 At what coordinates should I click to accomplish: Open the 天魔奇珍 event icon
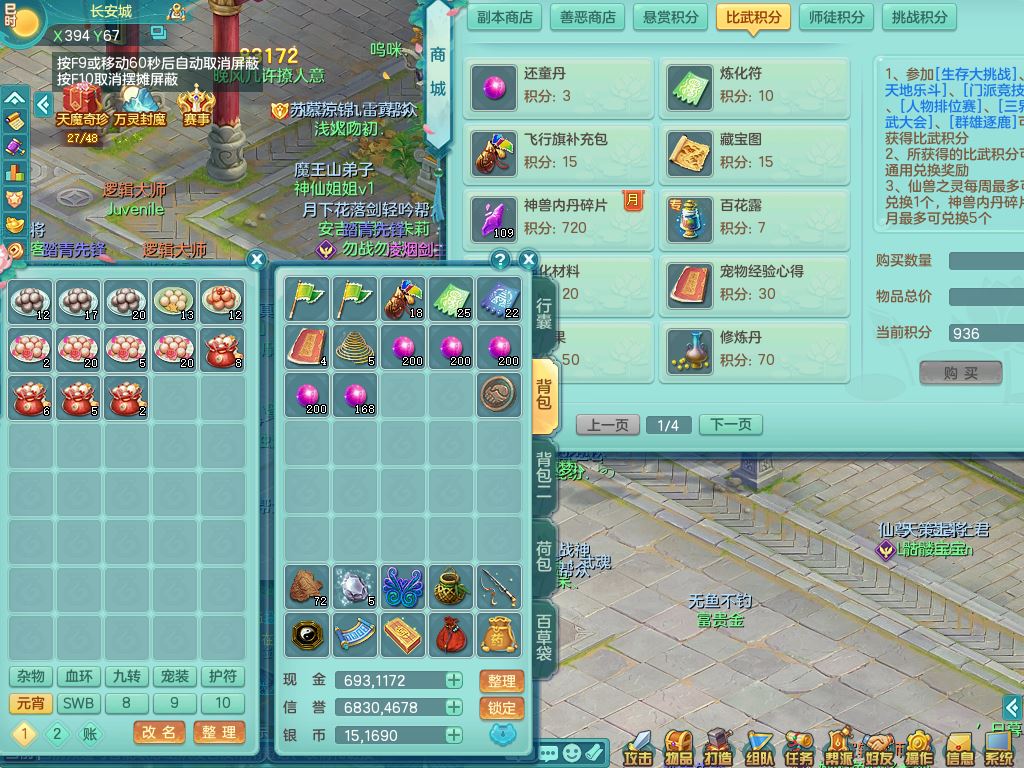(x=82, y=107)
